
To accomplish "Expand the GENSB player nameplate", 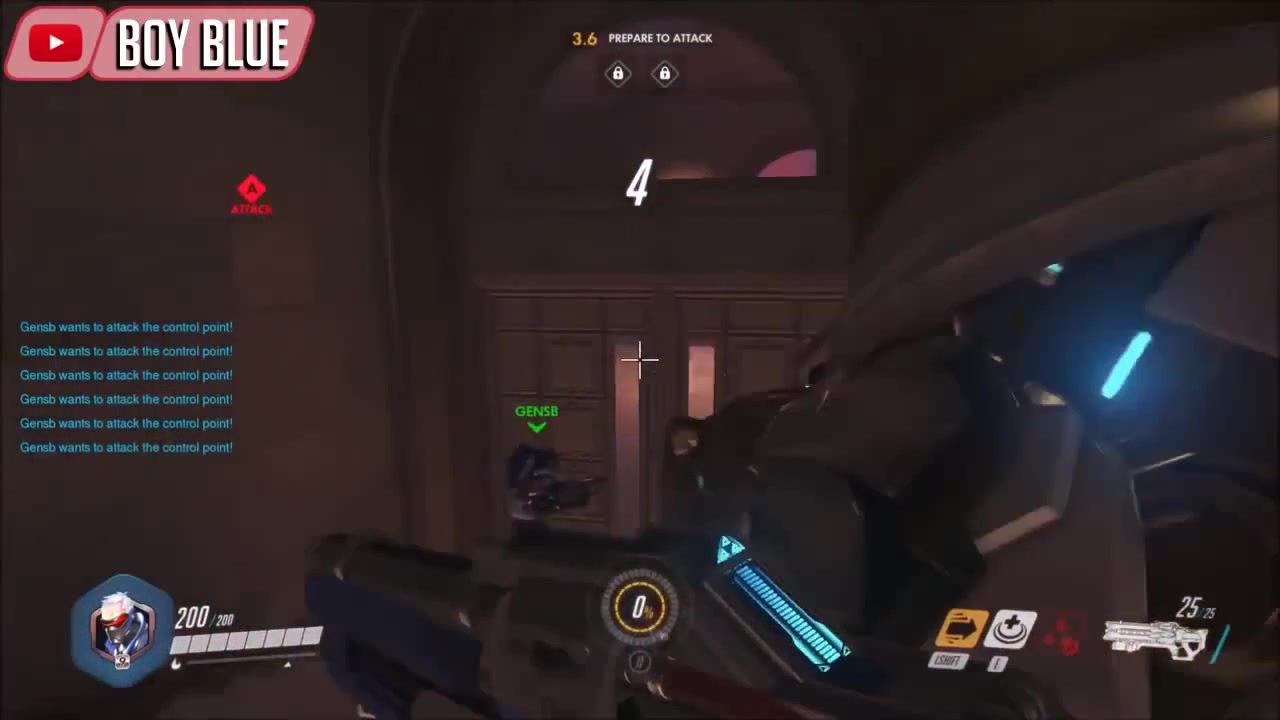I will [x=536, y=411].
